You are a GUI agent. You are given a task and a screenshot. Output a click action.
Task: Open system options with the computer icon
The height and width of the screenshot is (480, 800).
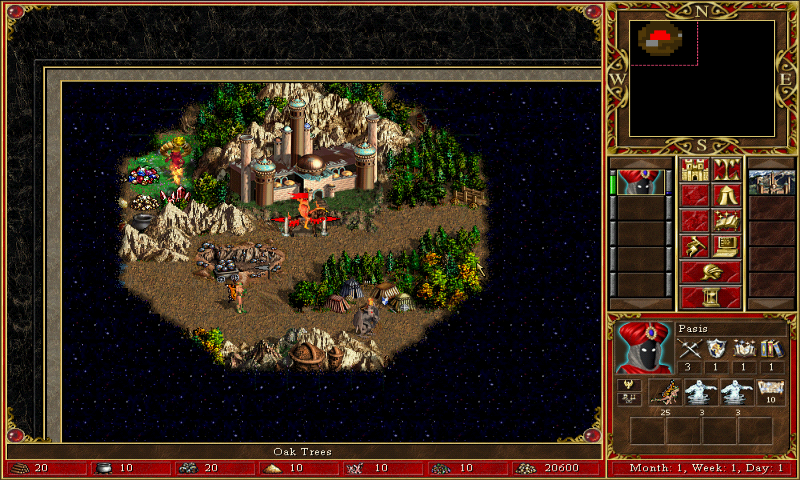coord(726,246)
